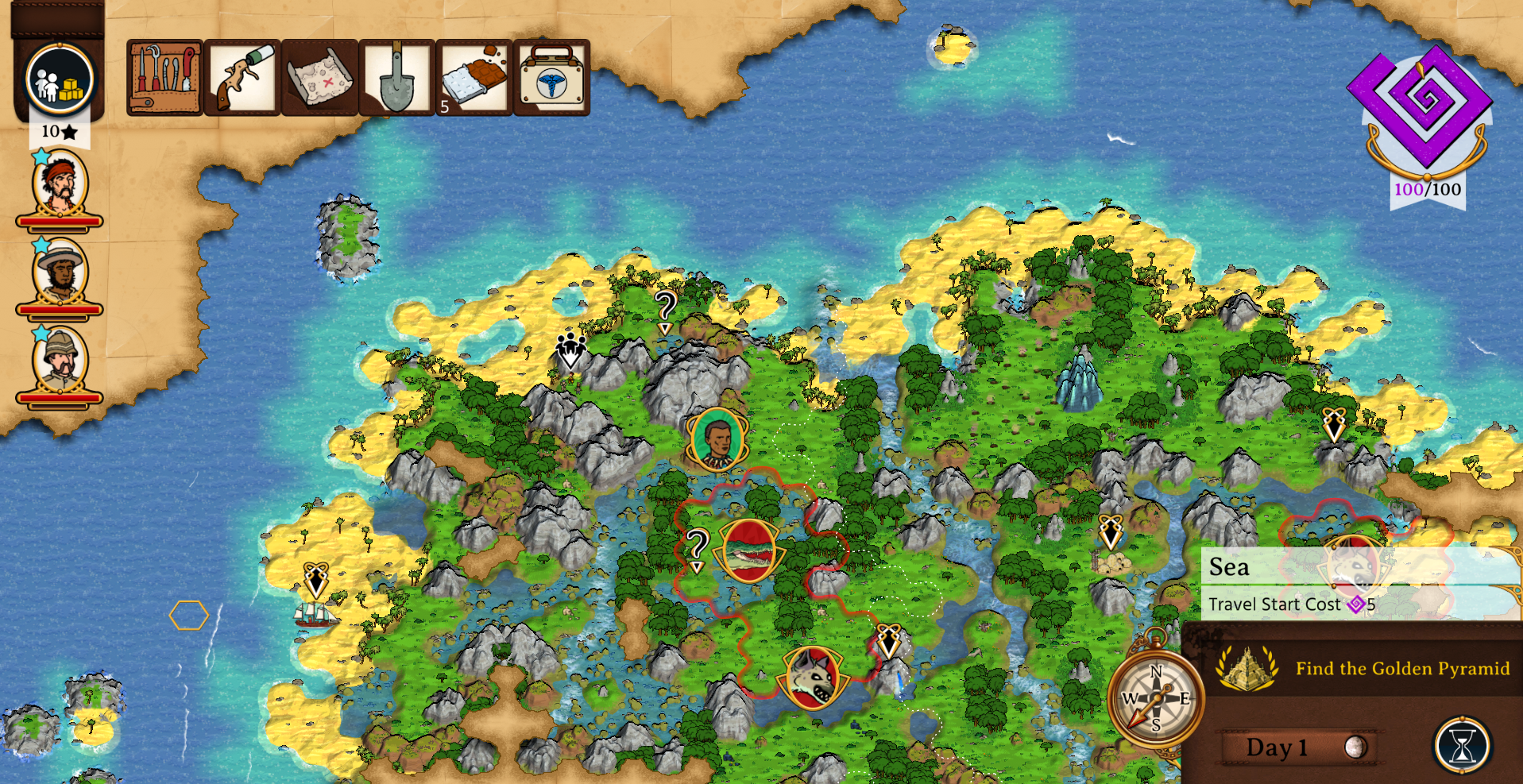1523x784 pixels.
Task: Use the first aid kit
Action: (x=551, y=78)
